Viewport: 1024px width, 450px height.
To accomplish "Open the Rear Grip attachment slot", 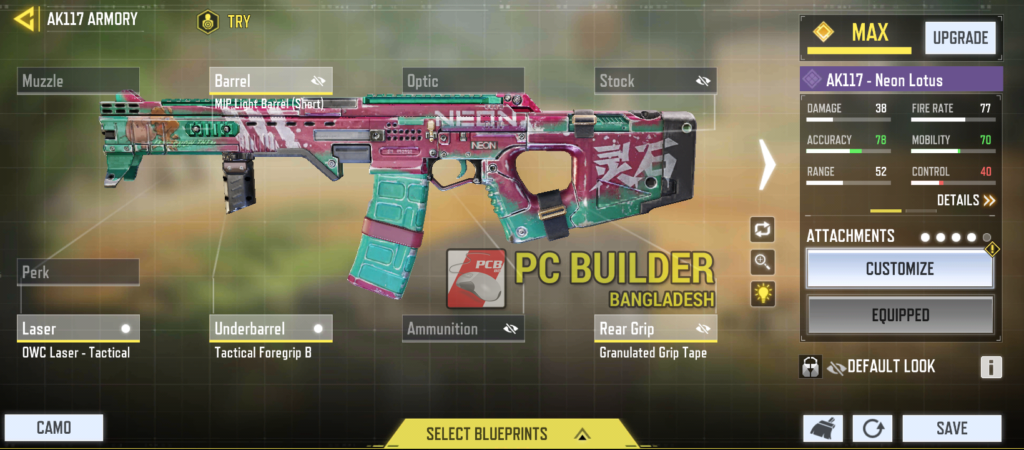I will click(655, 328).
